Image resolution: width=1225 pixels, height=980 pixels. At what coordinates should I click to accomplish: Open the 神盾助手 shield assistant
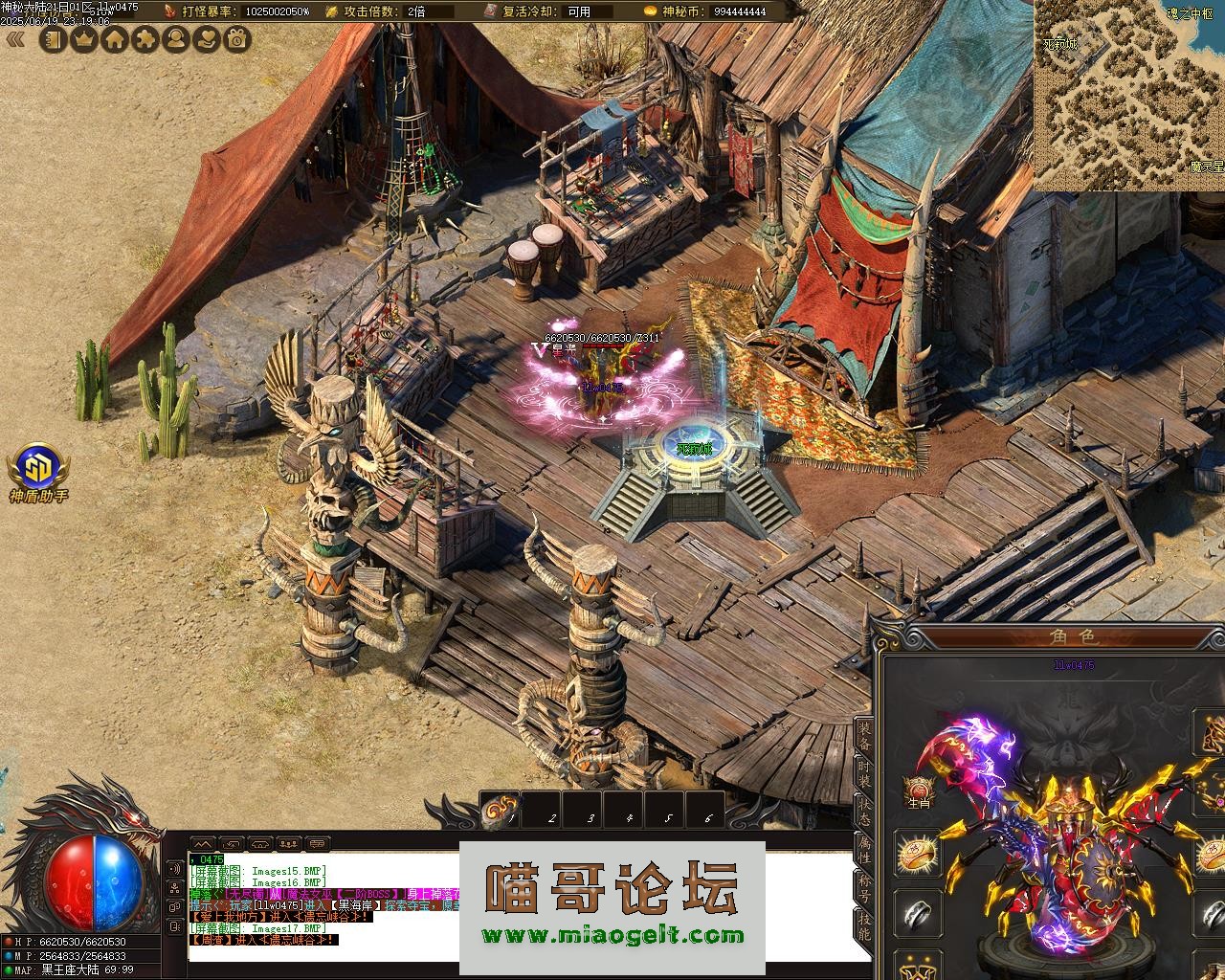[38, 471]
